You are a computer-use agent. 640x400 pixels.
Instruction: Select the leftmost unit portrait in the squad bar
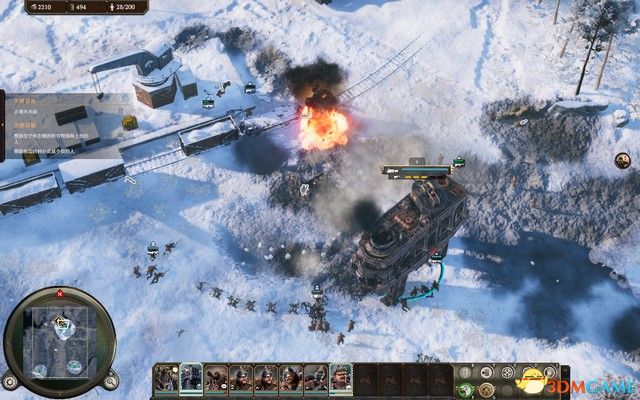pos(164,379)
